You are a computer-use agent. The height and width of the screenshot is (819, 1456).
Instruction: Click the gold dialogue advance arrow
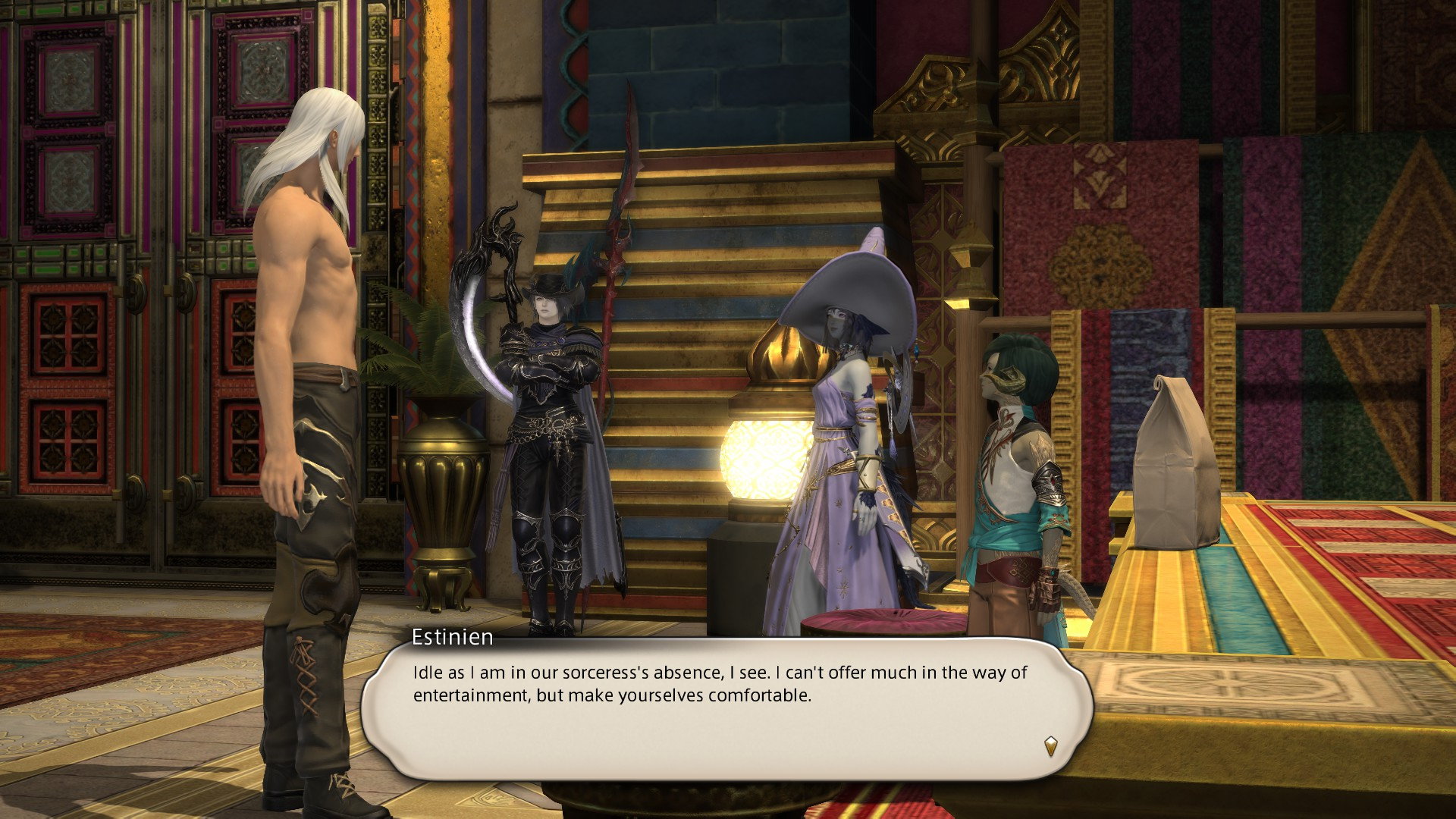point(1050,746)
